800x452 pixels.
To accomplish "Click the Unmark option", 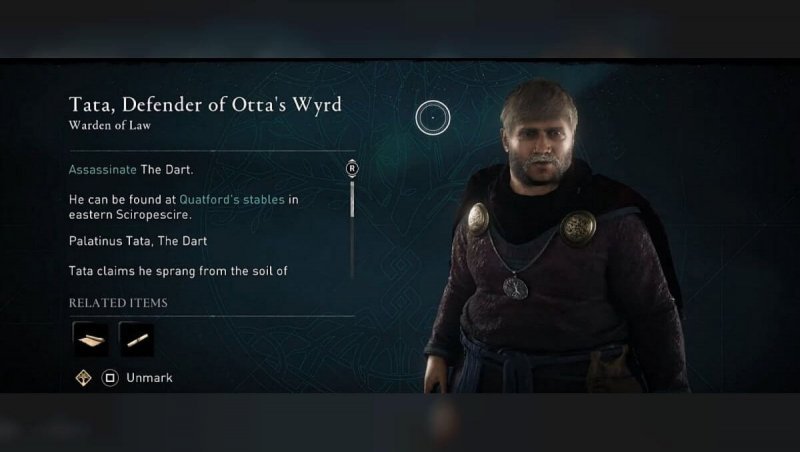I will click(149, 378).
